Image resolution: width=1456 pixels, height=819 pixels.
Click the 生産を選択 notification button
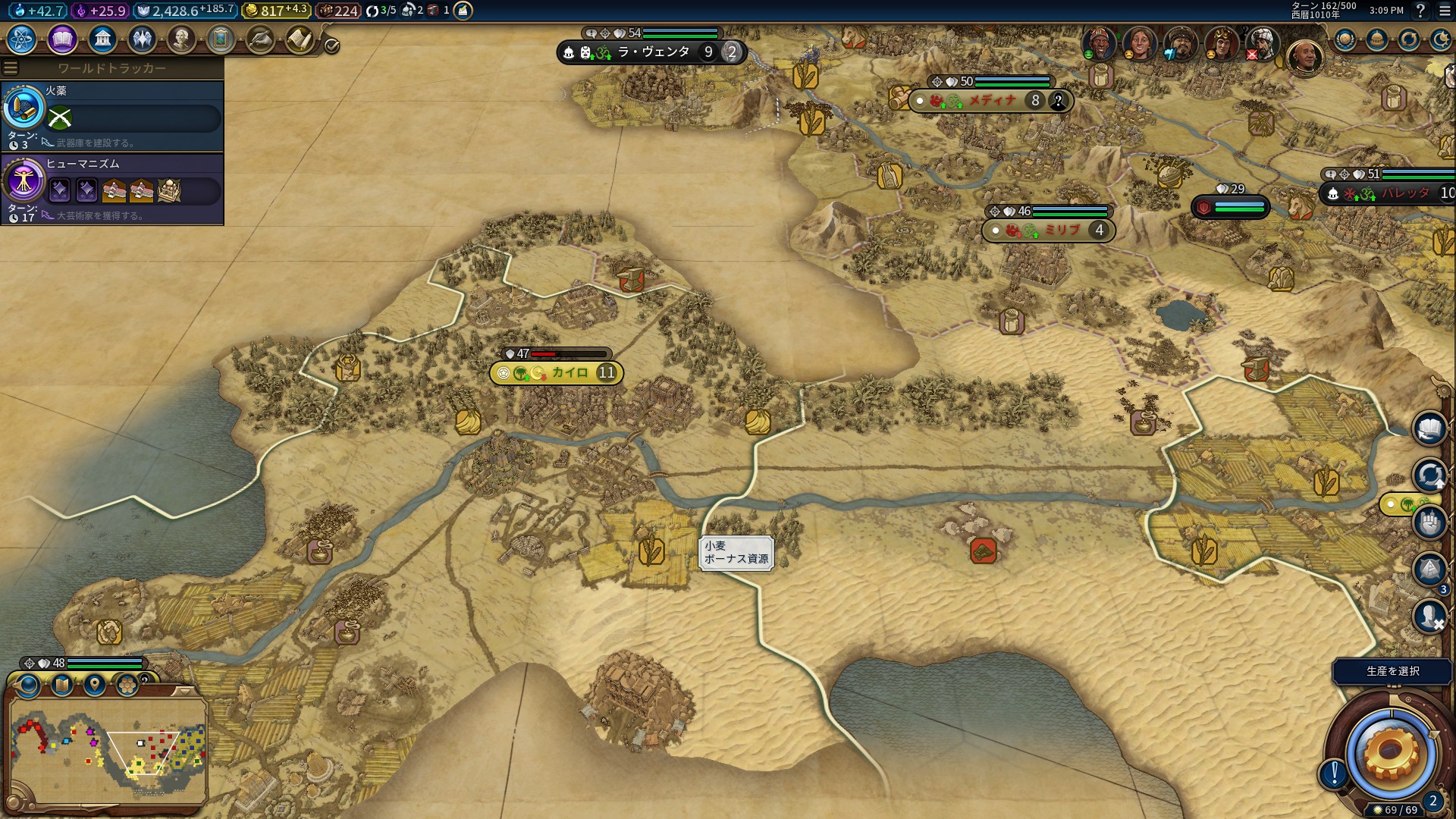click(1392, 671)
